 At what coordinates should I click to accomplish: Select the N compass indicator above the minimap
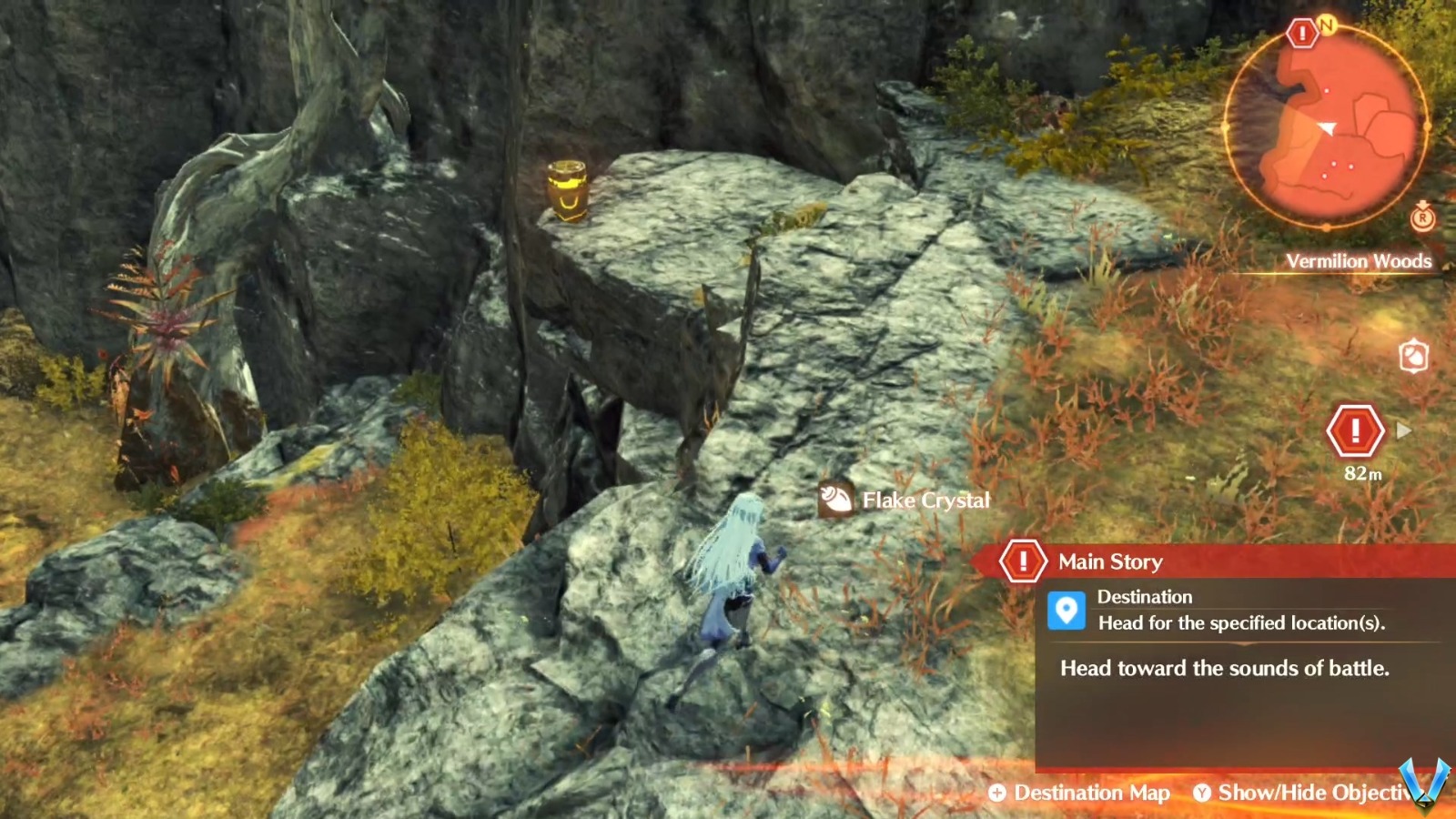(1329, 27)
